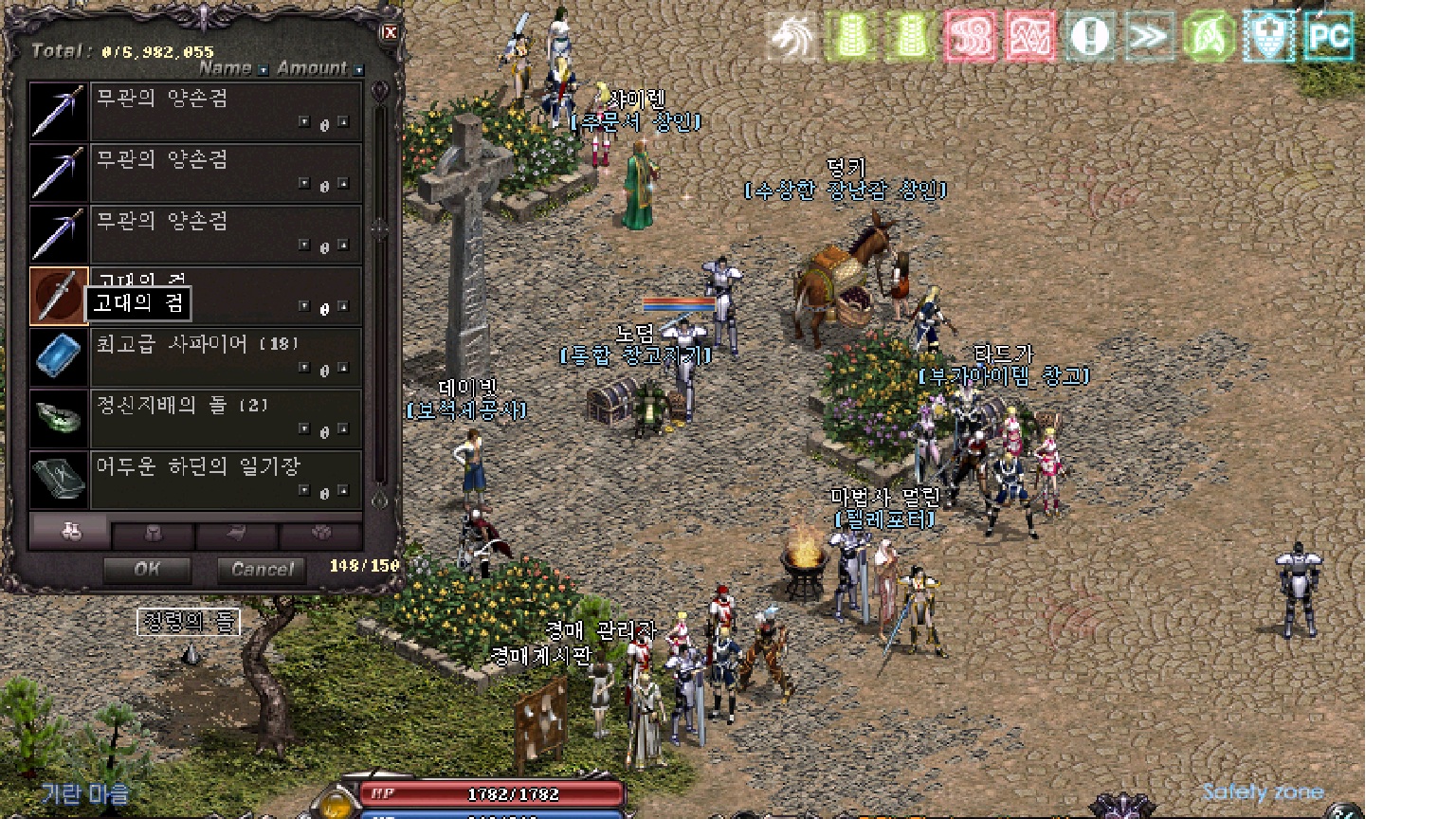Click the blue shield buff icon
The height and width of the screenshot is (819, 1456).
click(1268, 37)
